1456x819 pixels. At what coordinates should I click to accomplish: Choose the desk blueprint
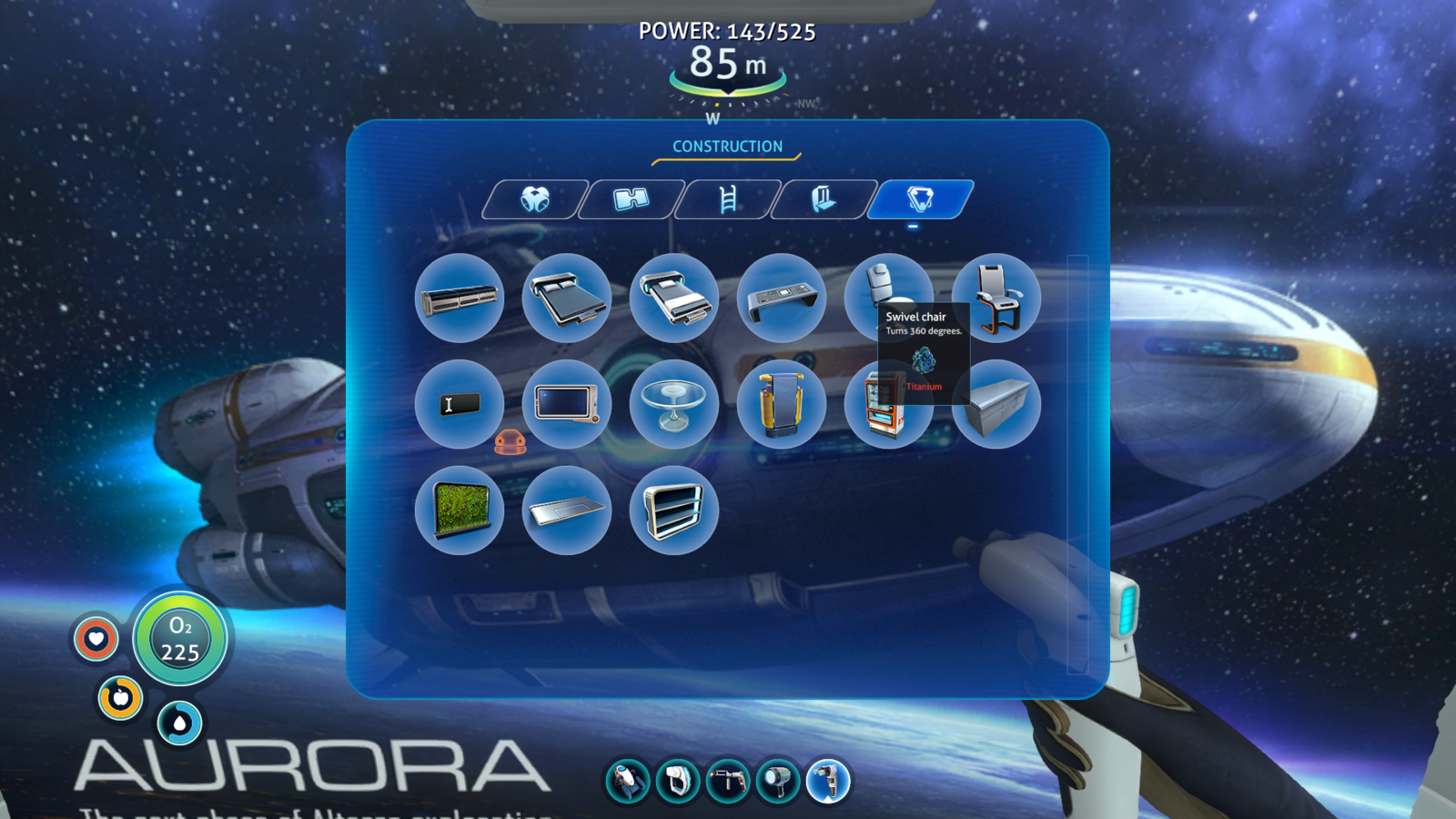(782, 298)
